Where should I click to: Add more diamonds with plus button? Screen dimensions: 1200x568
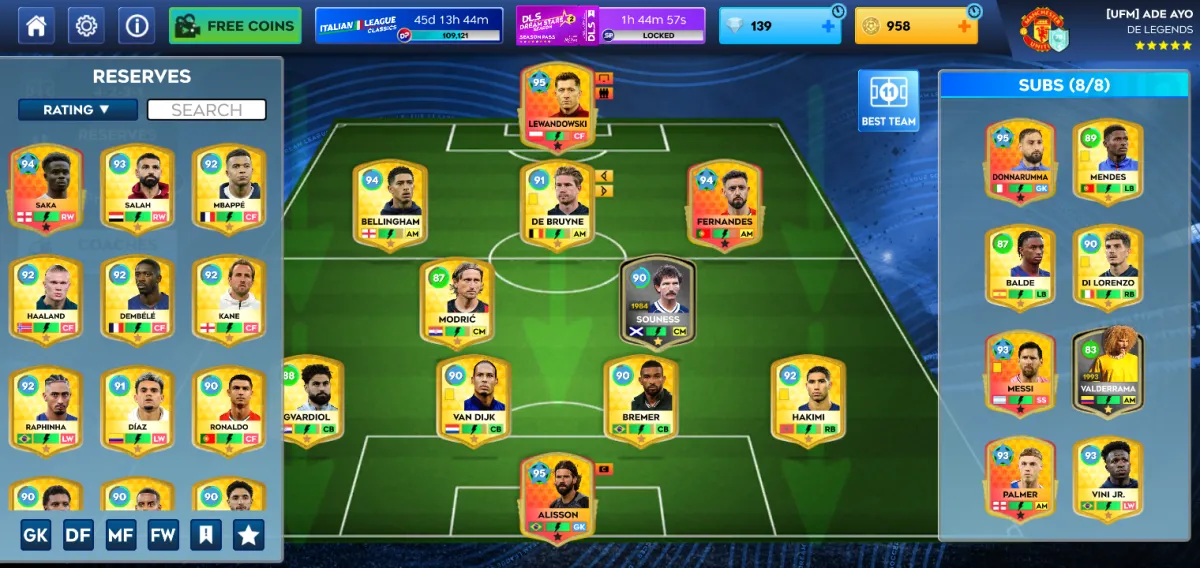click(x=828, y=26)
